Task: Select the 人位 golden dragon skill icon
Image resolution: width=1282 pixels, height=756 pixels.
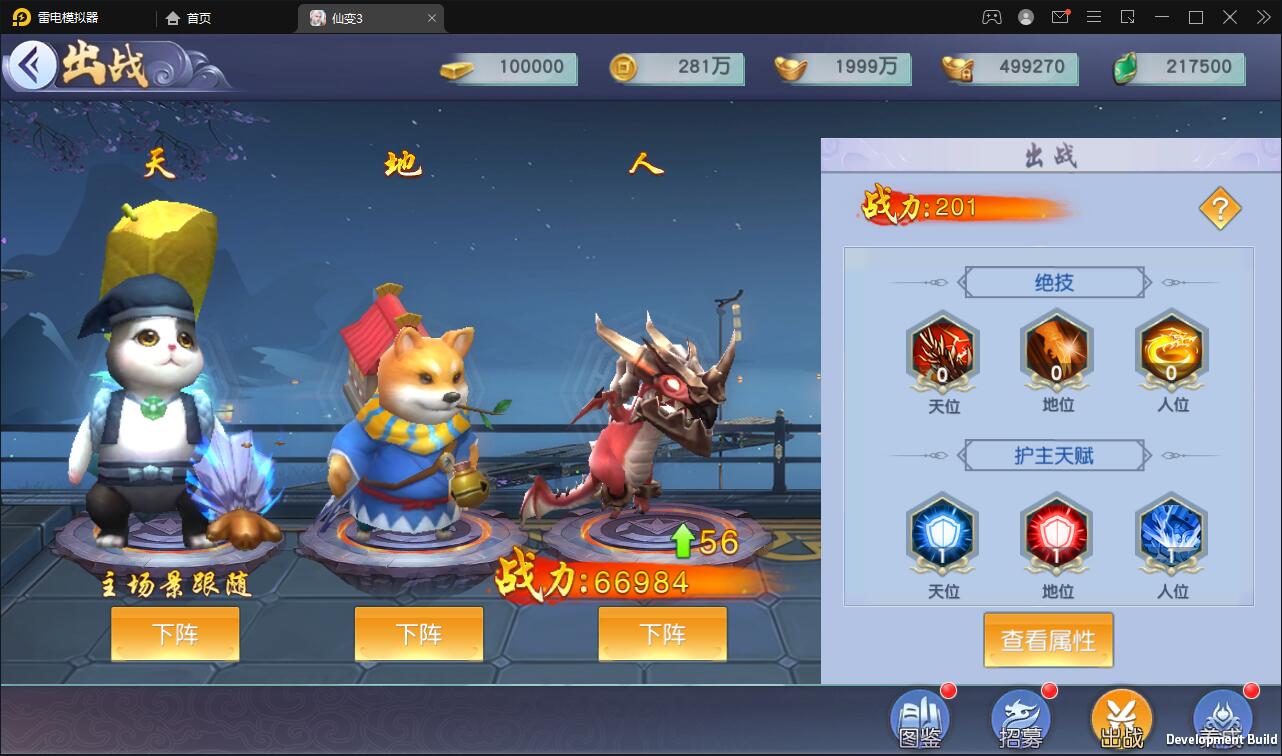Action: click(x=1171, y=352)
